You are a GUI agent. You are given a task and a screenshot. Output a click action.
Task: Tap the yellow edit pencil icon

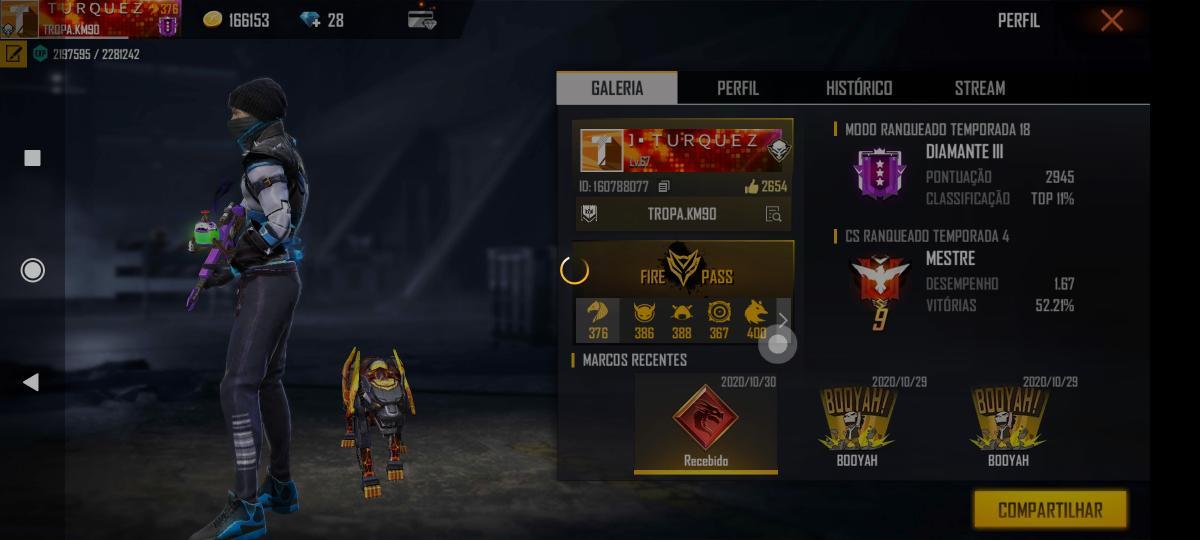(x=14, y=54)
